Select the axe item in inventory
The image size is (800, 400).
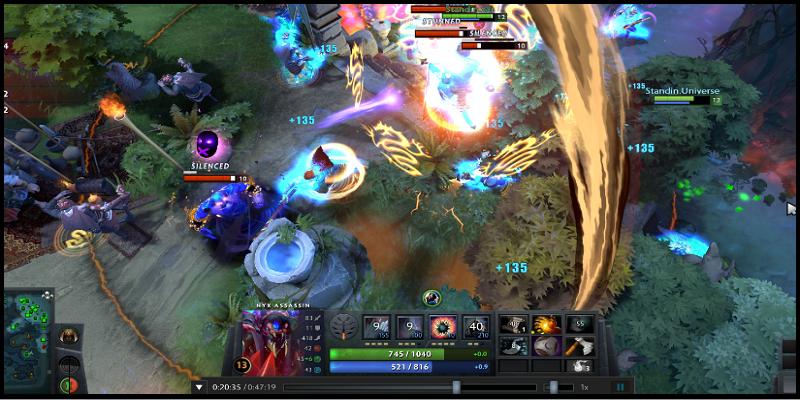point(579,346)
